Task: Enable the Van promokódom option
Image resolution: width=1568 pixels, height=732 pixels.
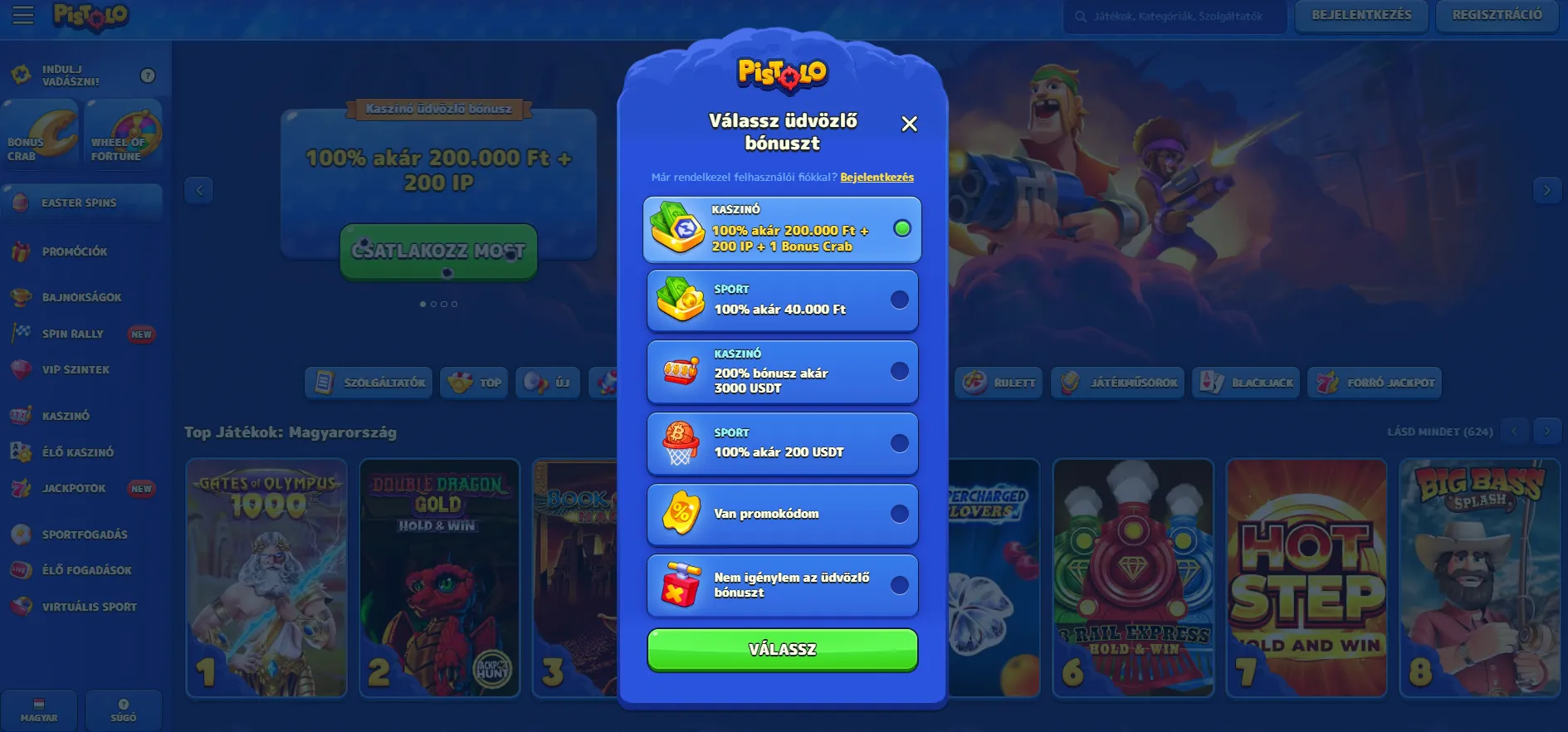Action: [x=781, y=514]
